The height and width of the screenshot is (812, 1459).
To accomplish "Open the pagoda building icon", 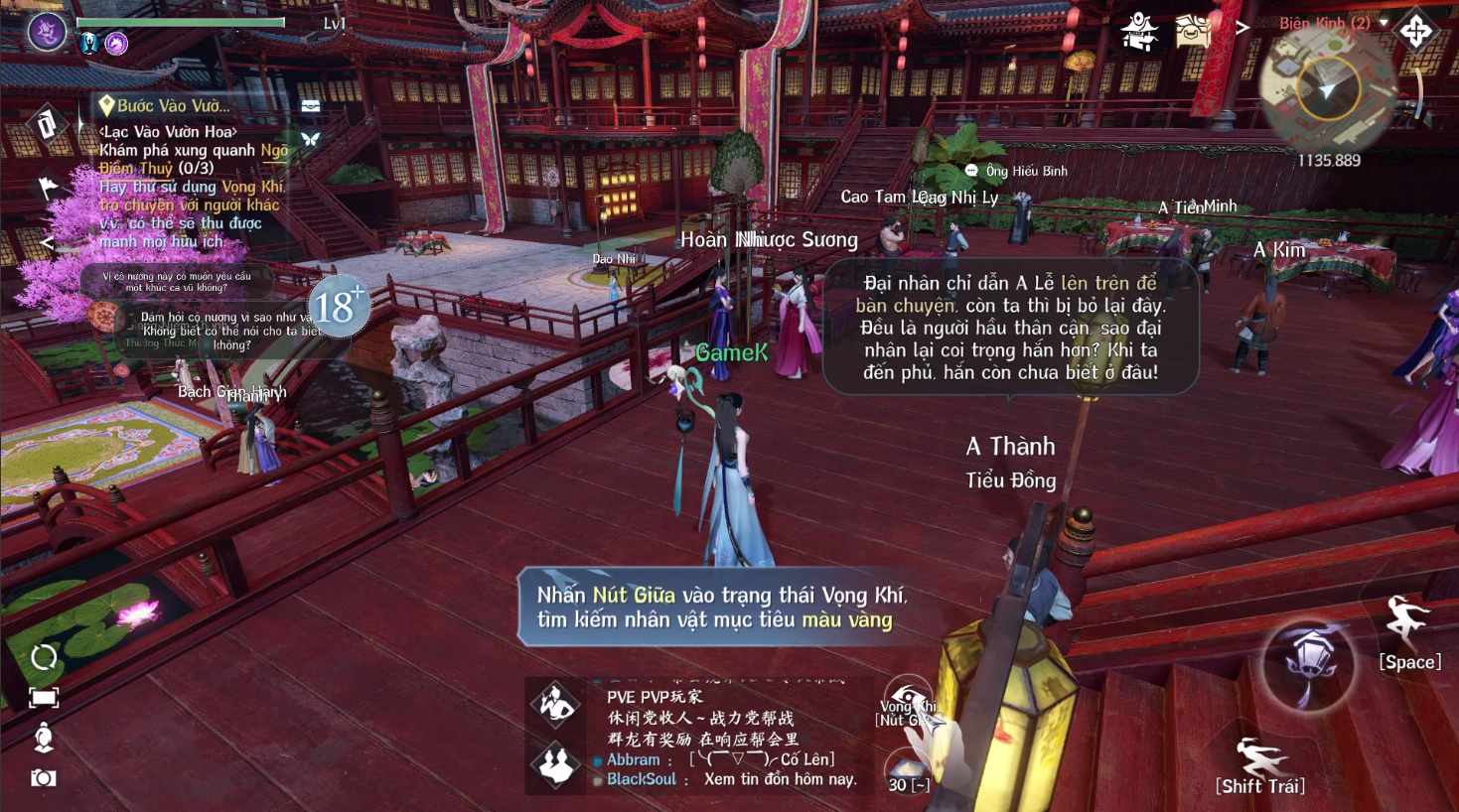I will click(x=1139, y=31).
